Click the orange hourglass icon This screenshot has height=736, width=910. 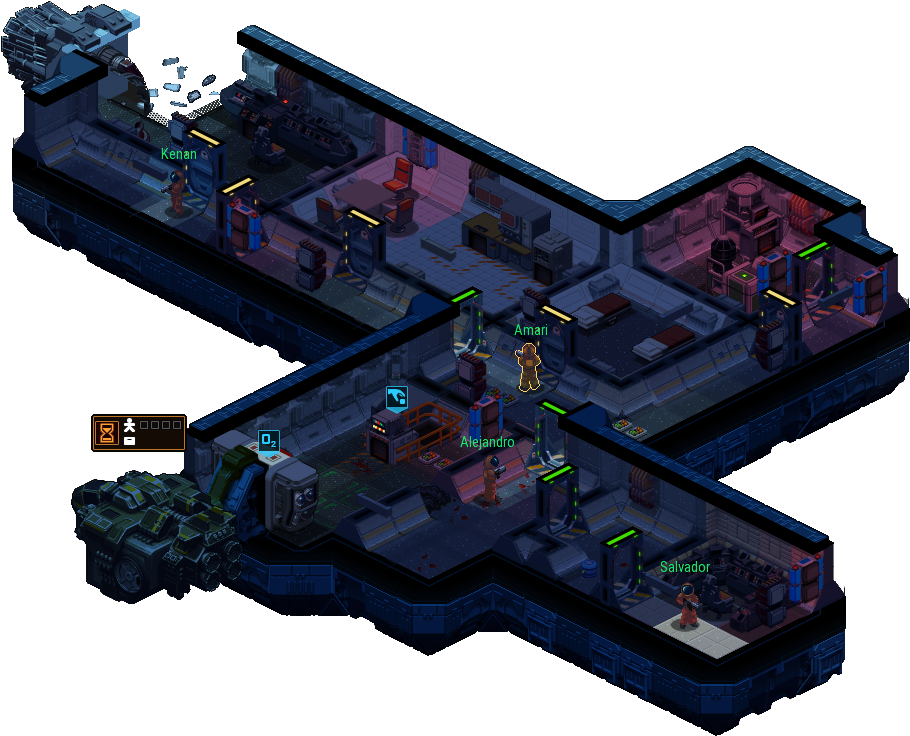click(x=107, y=432)
